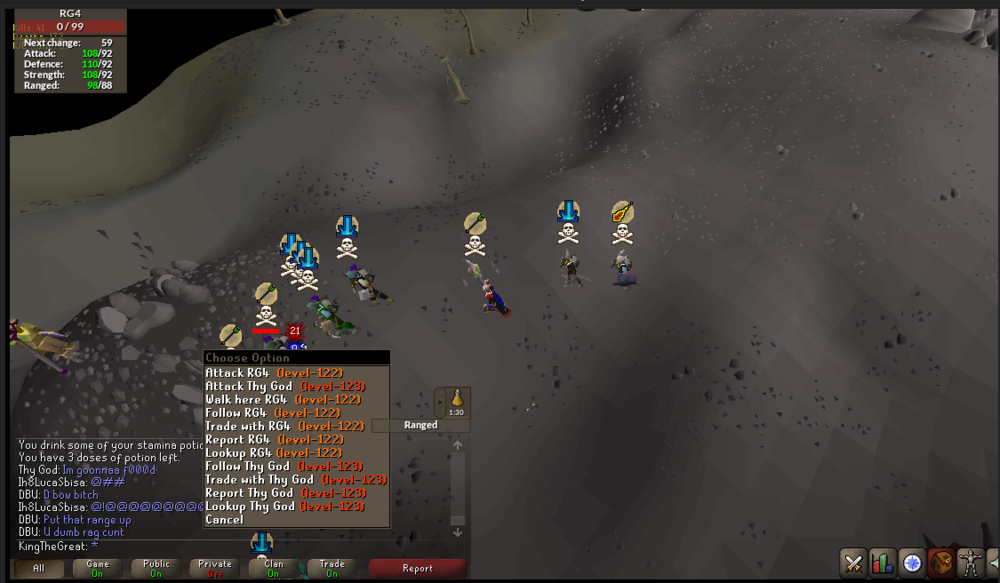Pick Trade with RG4

(284, 426)
